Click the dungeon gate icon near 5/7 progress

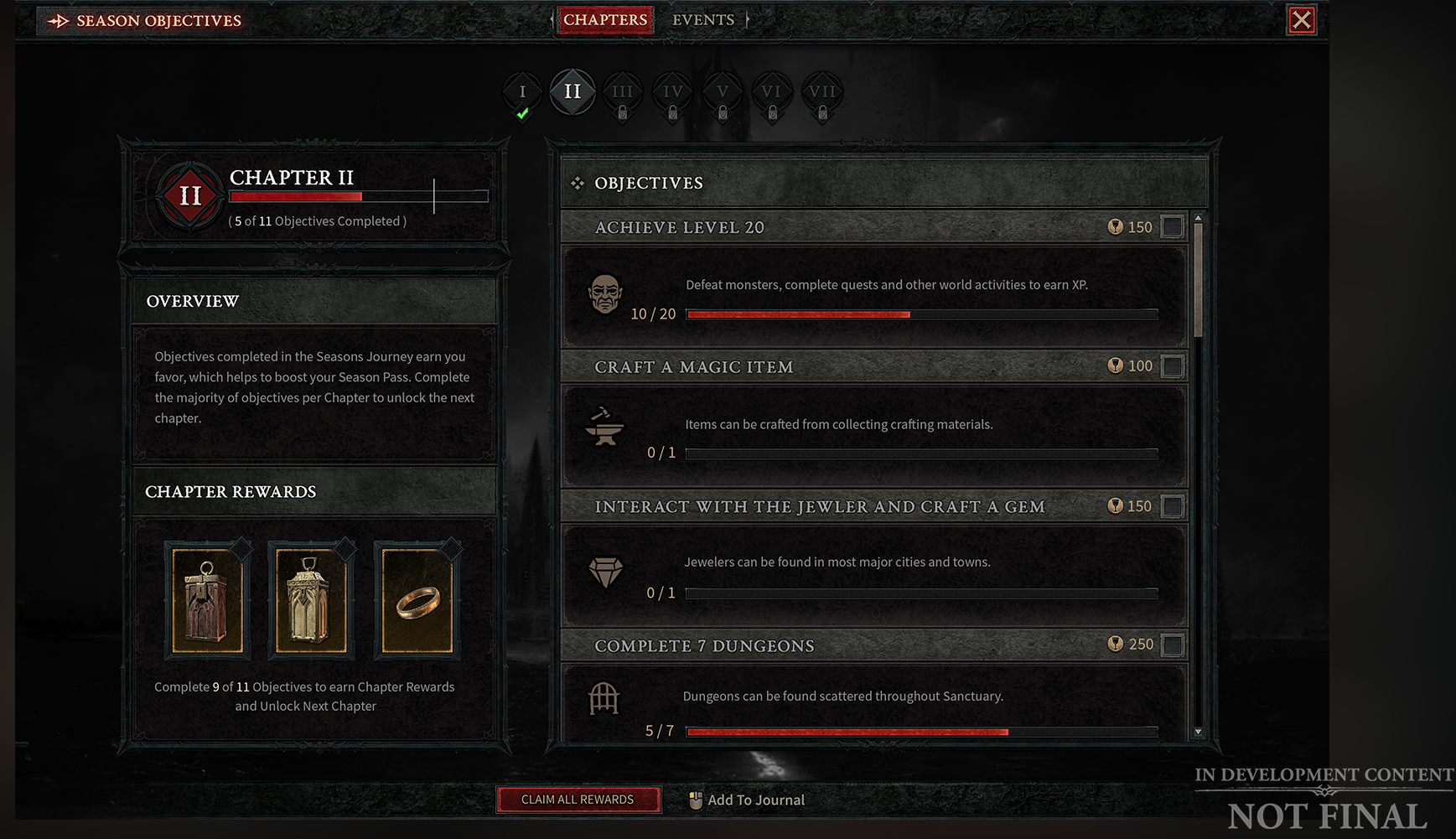coord(605,699)
